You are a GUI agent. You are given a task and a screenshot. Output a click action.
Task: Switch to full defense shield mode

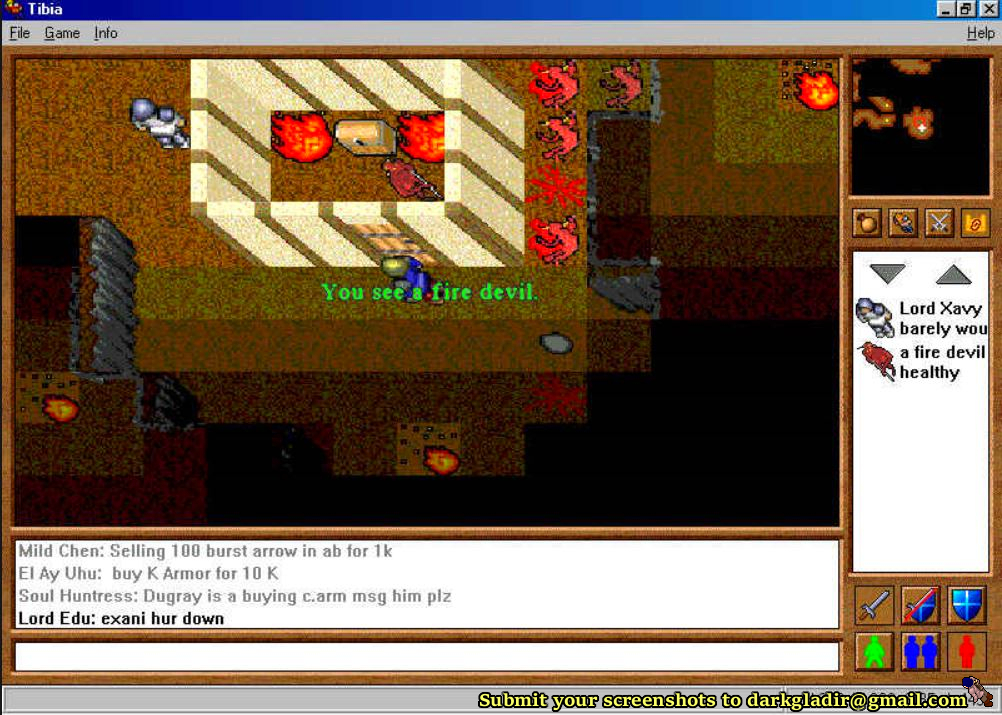[966, 606]
